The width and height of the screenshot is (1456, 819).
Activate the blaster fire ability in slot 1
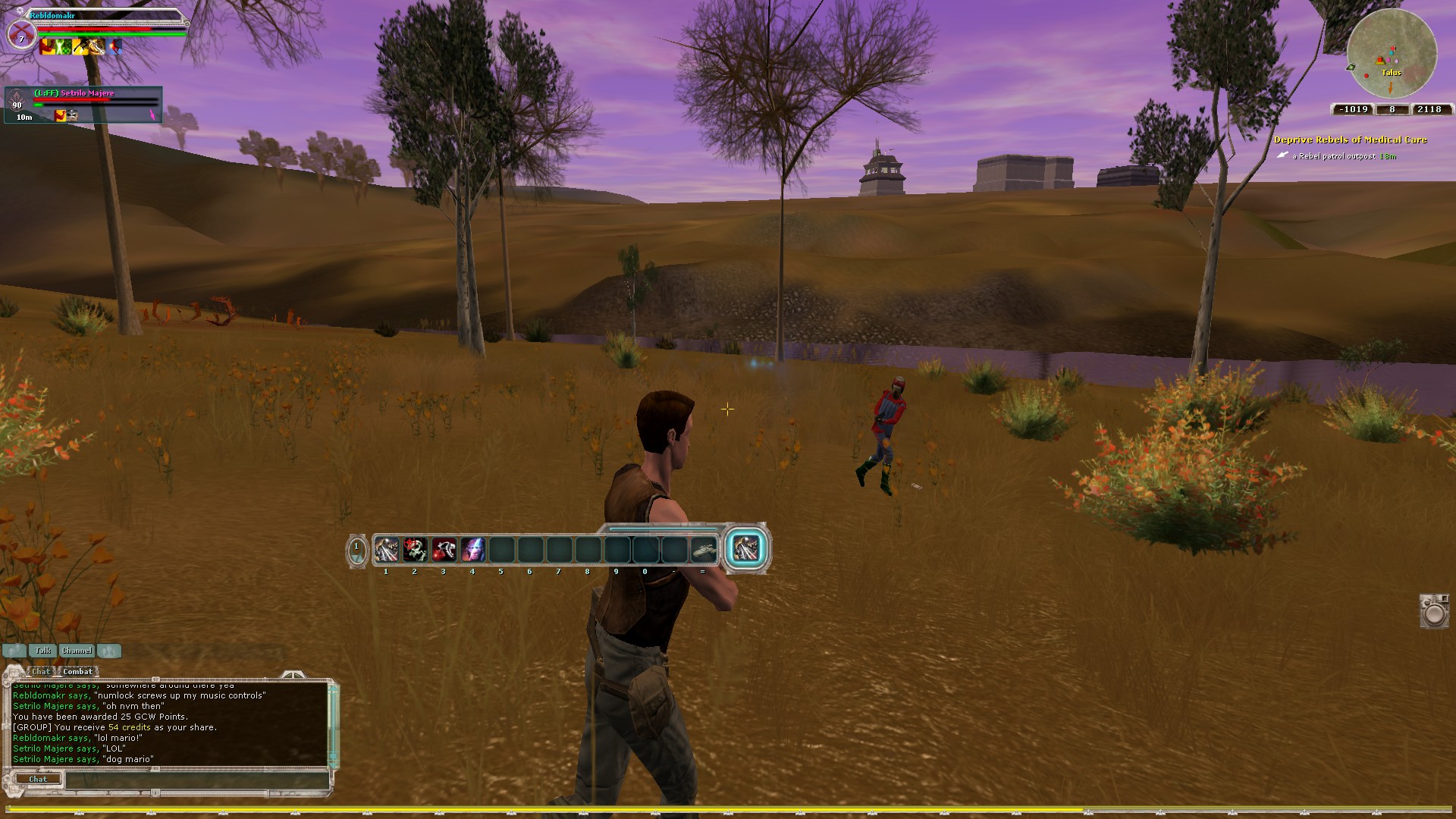pos(386,549)
